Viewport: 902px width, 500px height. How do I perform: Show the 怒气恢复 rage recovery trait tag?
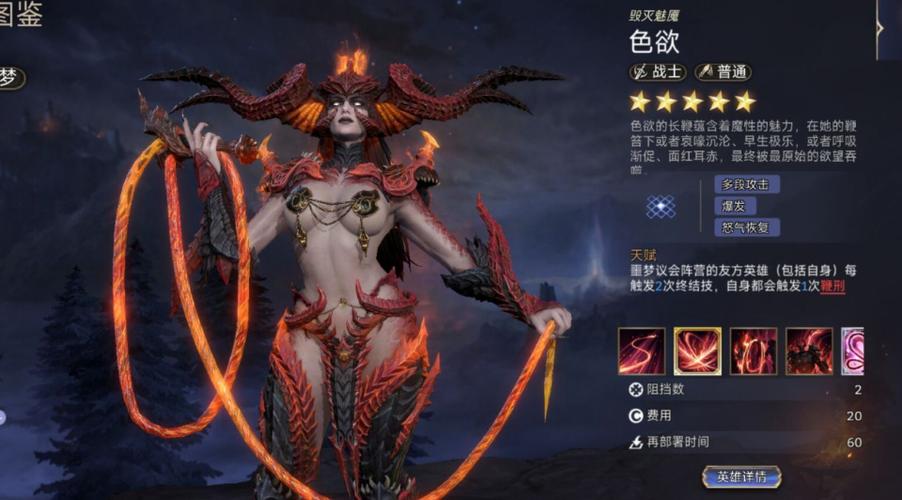746,227
